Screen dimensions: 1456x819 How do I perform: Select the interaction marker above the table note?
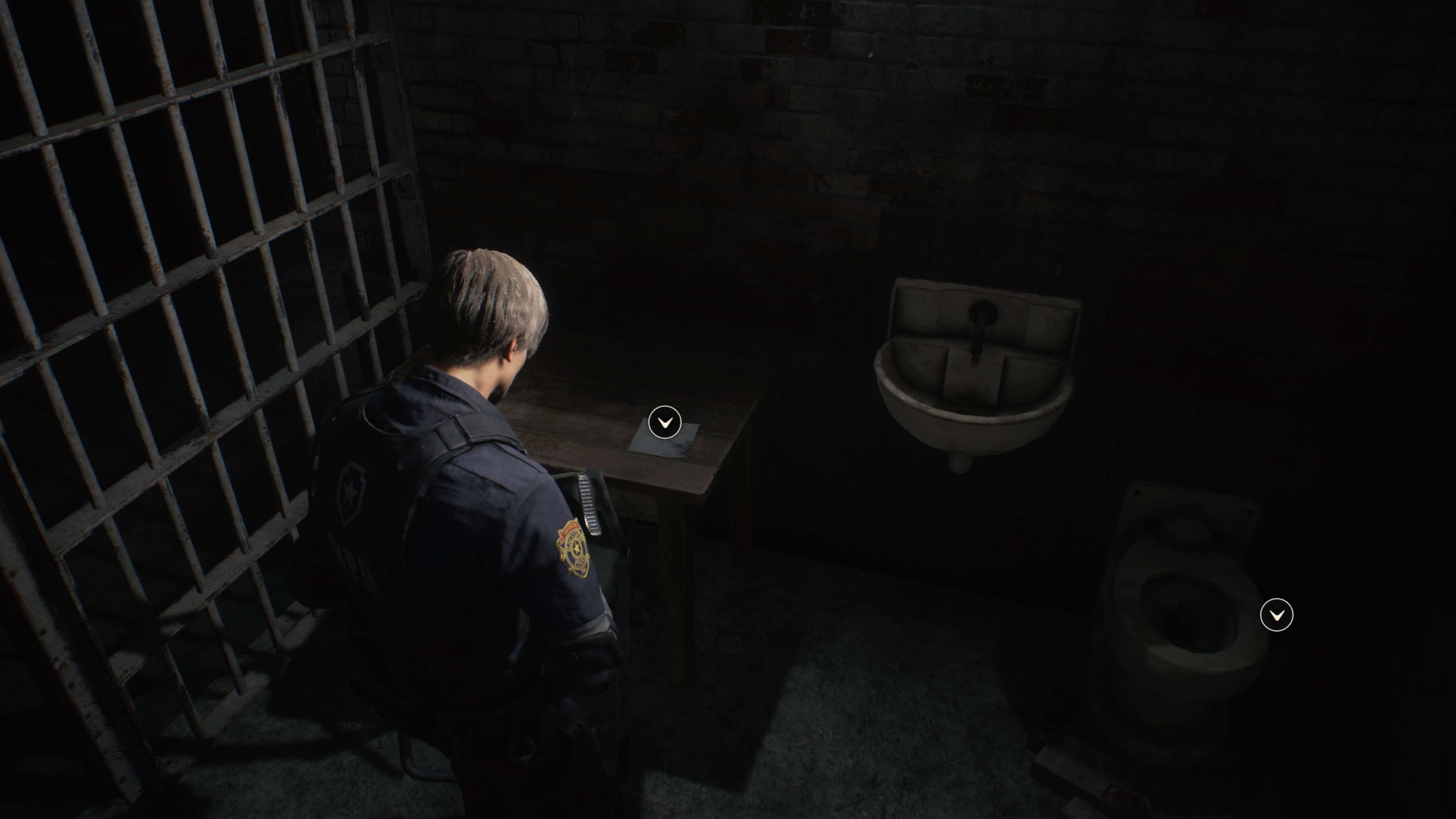point(665,422)
